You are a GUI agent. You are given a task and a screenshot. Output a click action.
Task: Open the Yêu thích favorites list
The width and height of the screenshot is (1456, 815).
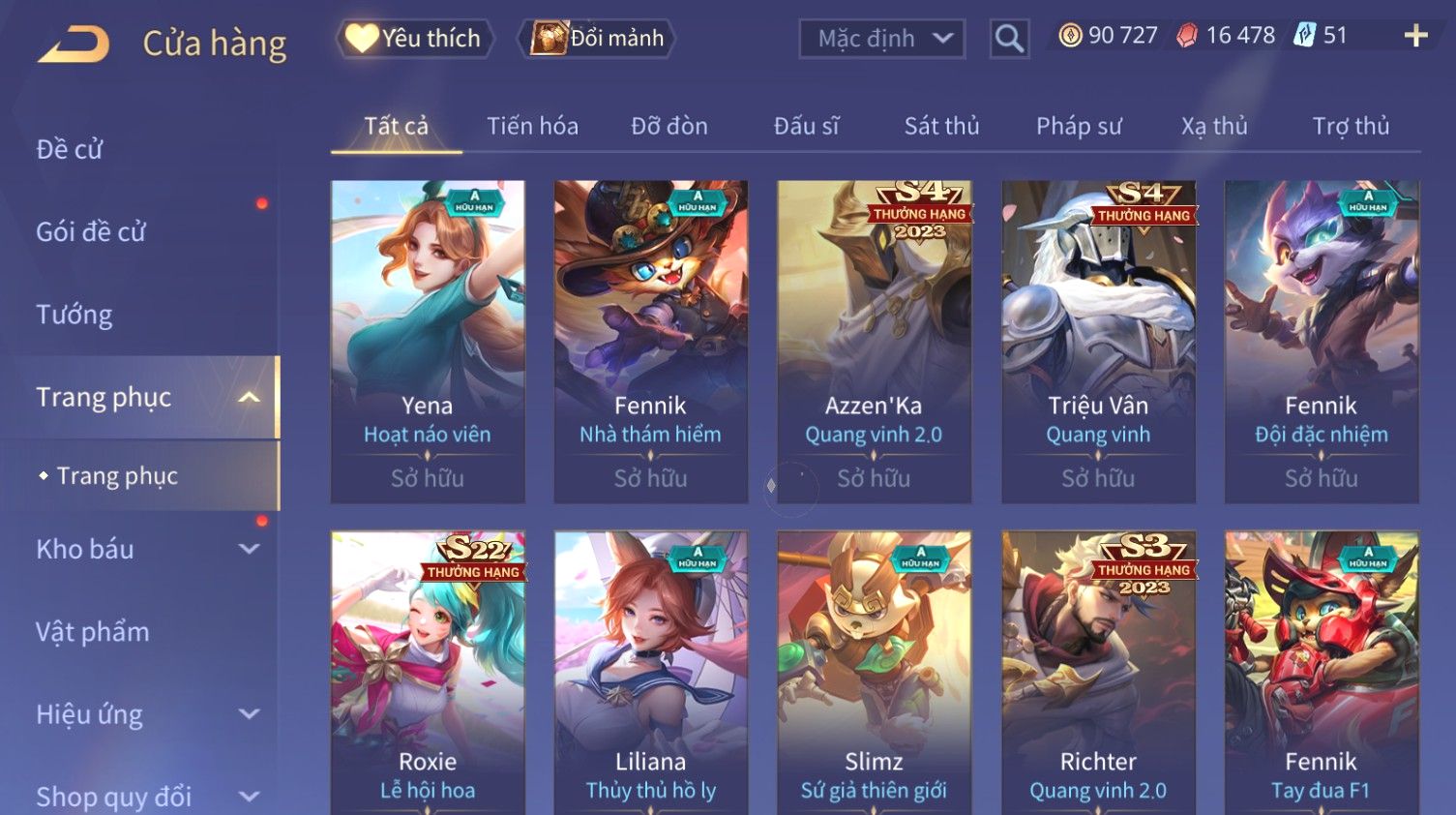point(415,39)
